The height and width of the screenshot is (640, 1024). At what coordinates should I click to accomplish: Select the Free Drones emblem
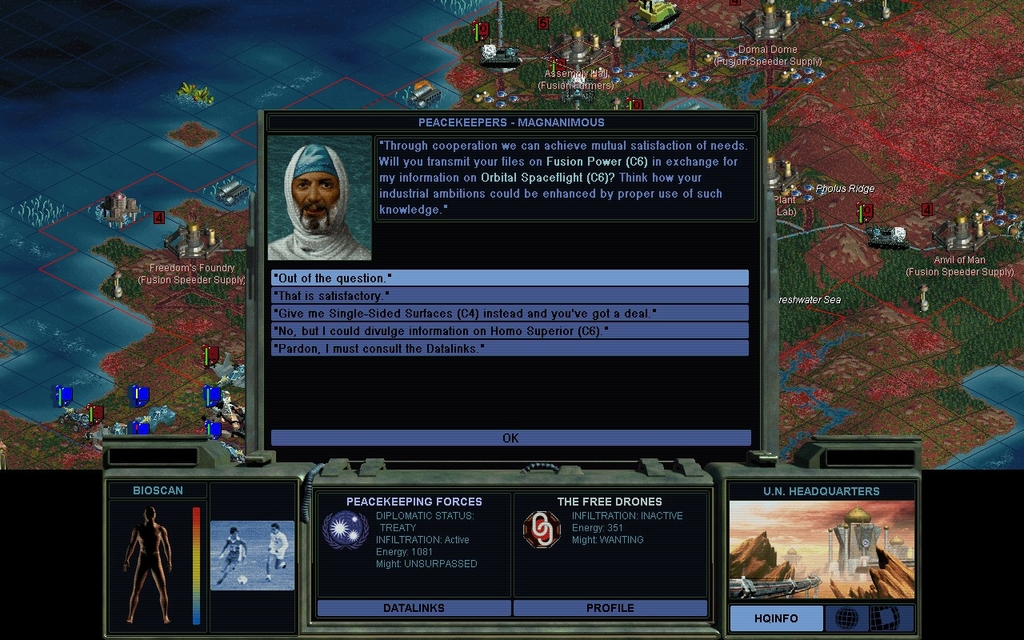(542, 529)
